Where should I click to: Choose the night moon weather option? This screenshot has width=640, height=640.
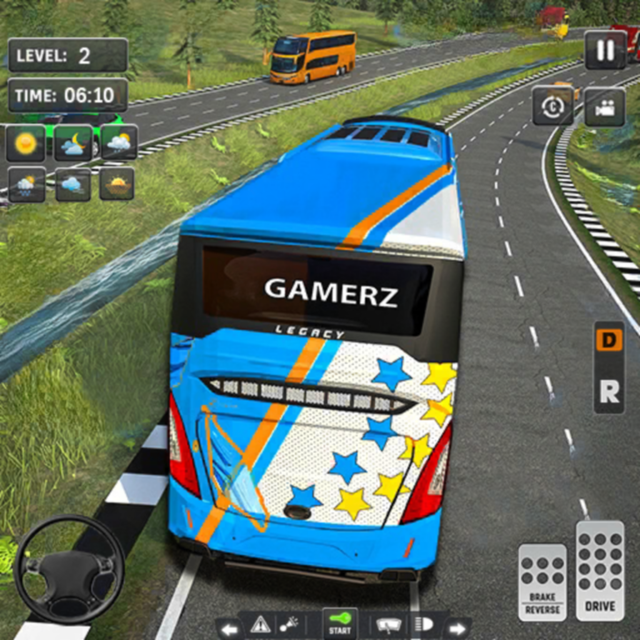click(x=71, y=143)
